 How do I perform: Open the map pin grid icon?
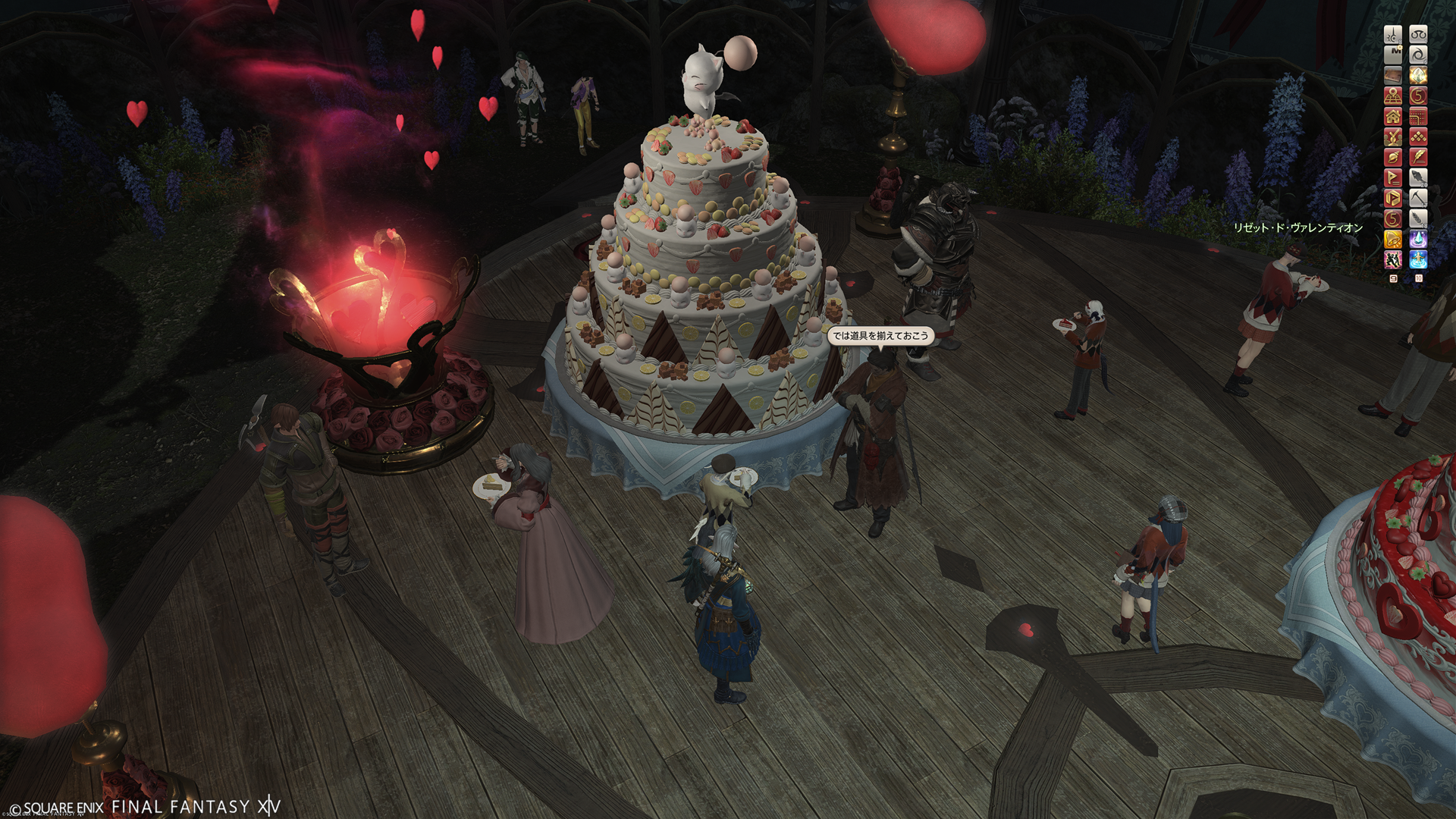1393,96
